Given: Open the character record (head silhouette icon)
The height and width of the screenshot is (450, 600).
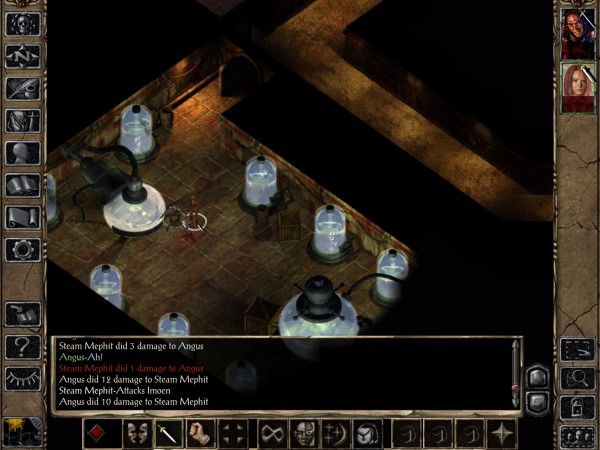Looking at the screenshot, I should (x=23, y=153).
